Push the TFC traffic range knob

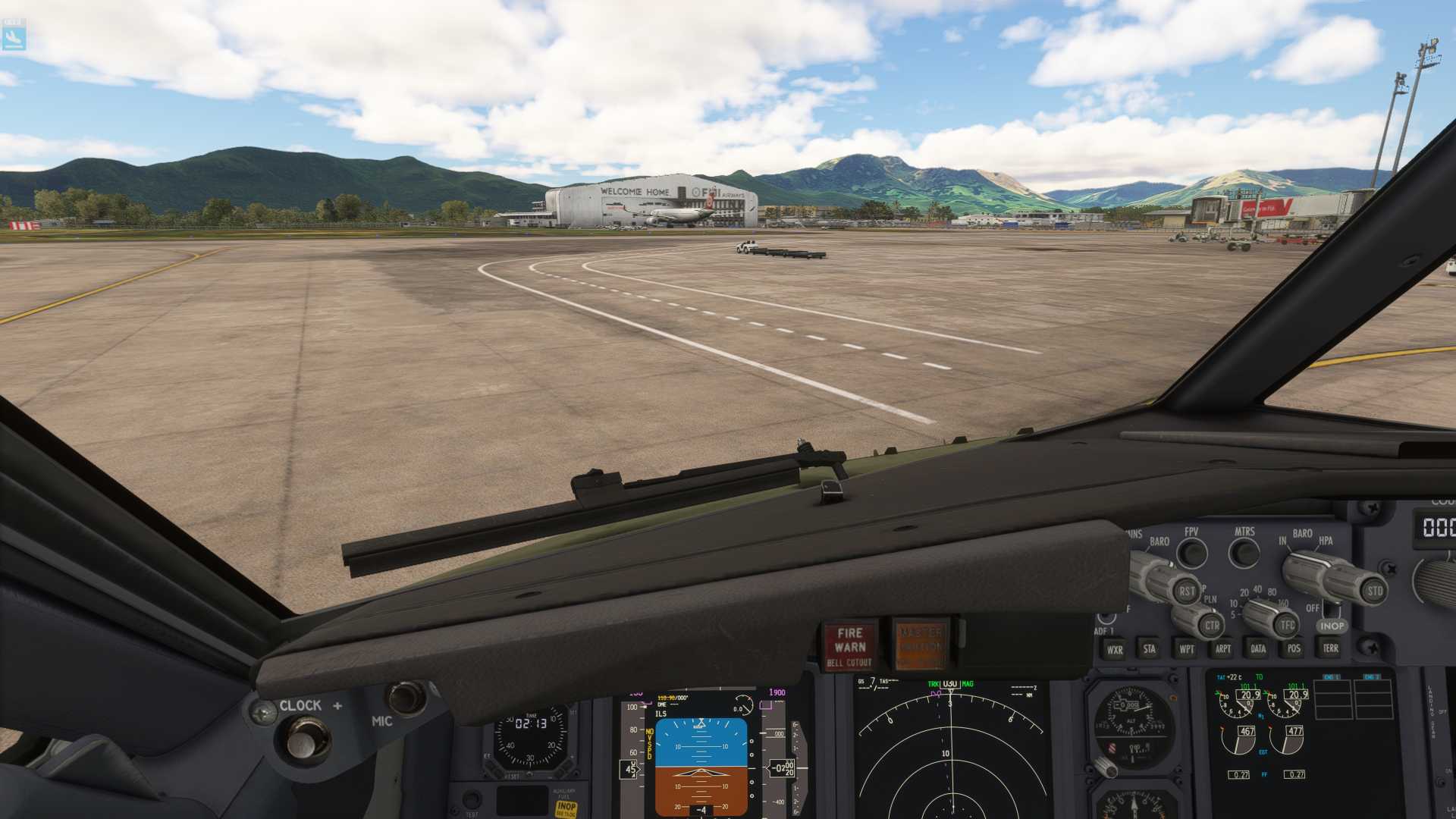[1286, 626]
